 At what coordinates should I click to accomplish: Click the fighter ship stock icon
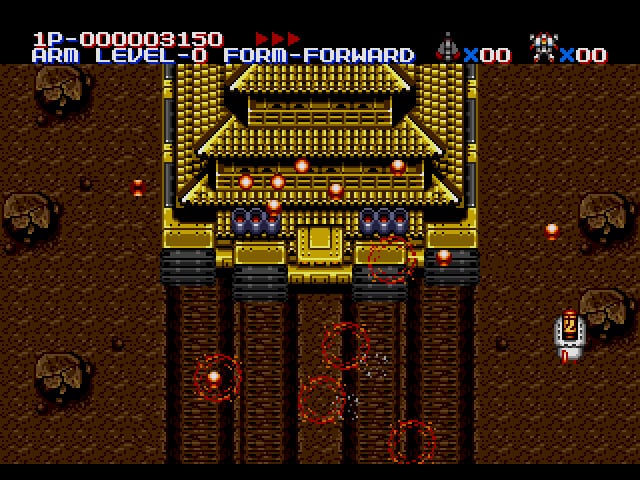tap(447, 48)
